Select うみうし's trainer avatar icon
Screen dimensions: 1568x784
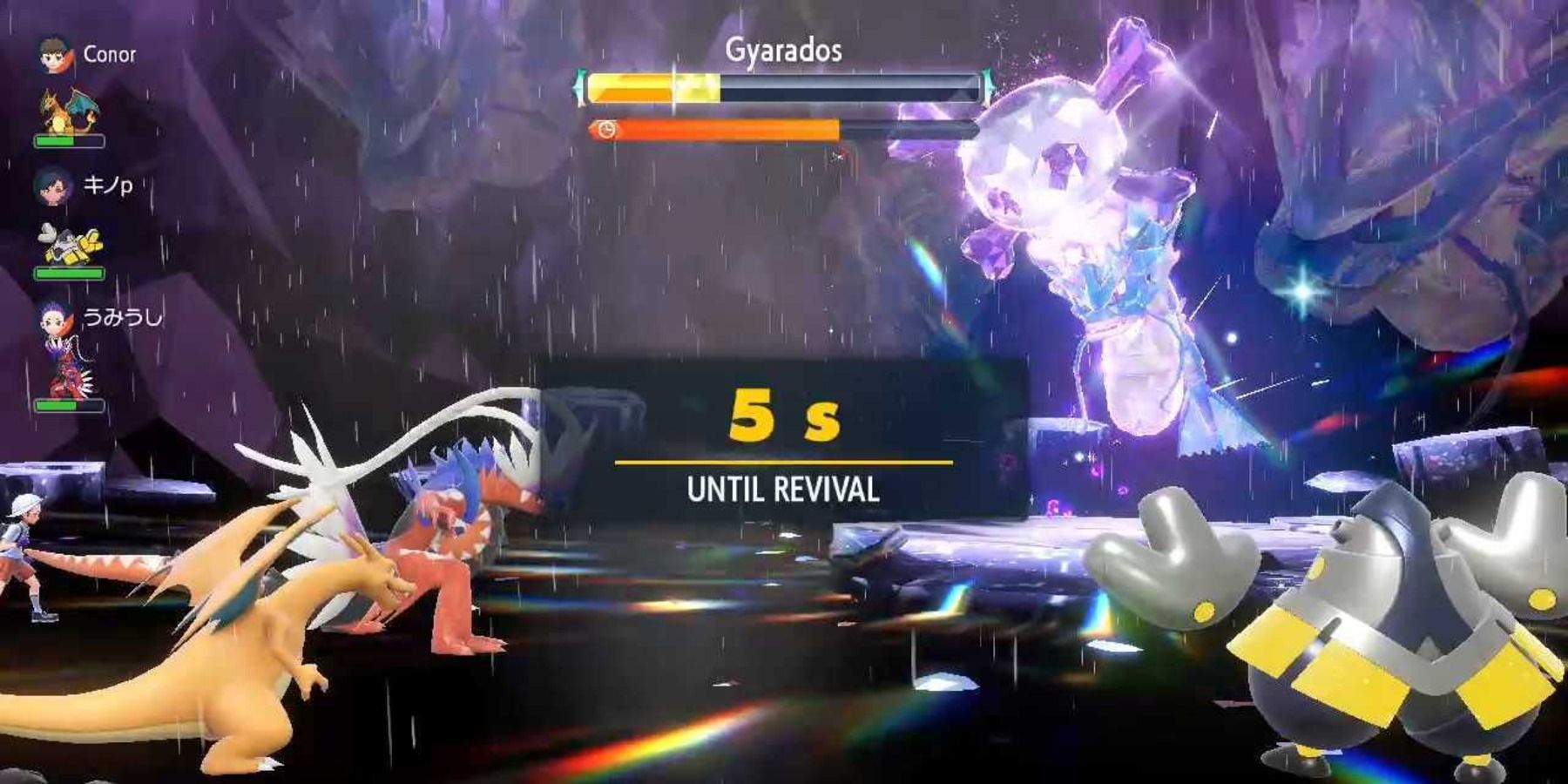click(52, 321)
